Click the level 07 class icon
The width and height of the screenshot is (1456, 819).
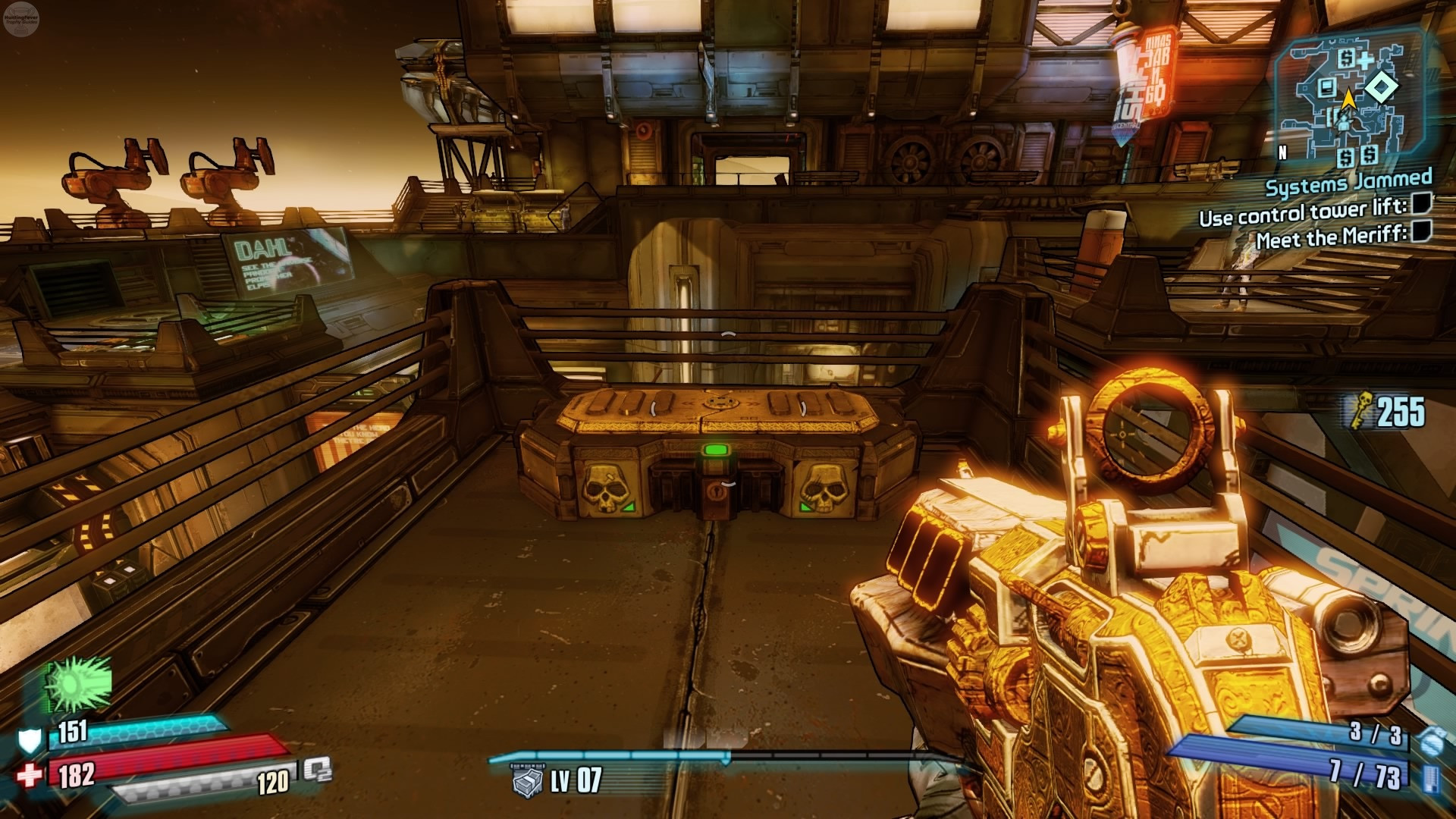[x=528, y=781]
